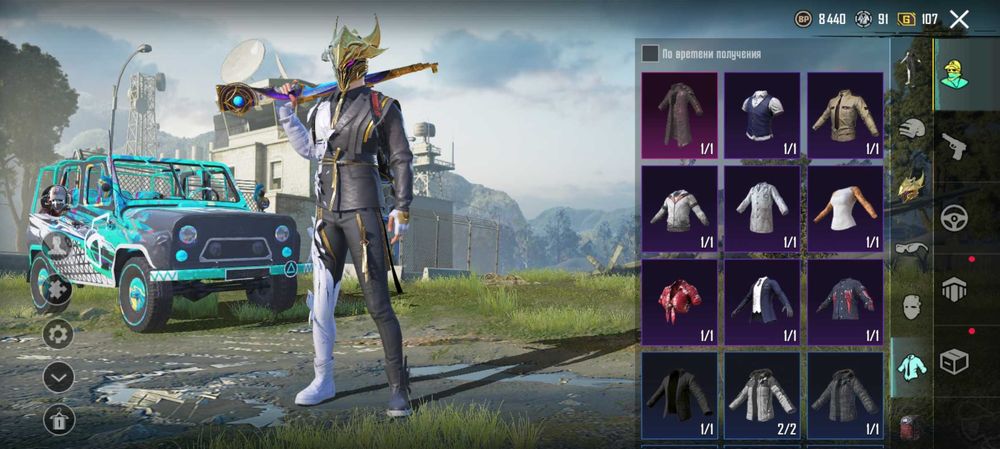The image size is (1000, 449).
Task: Show the helmet subcategory
Action: tap(910, 129)
